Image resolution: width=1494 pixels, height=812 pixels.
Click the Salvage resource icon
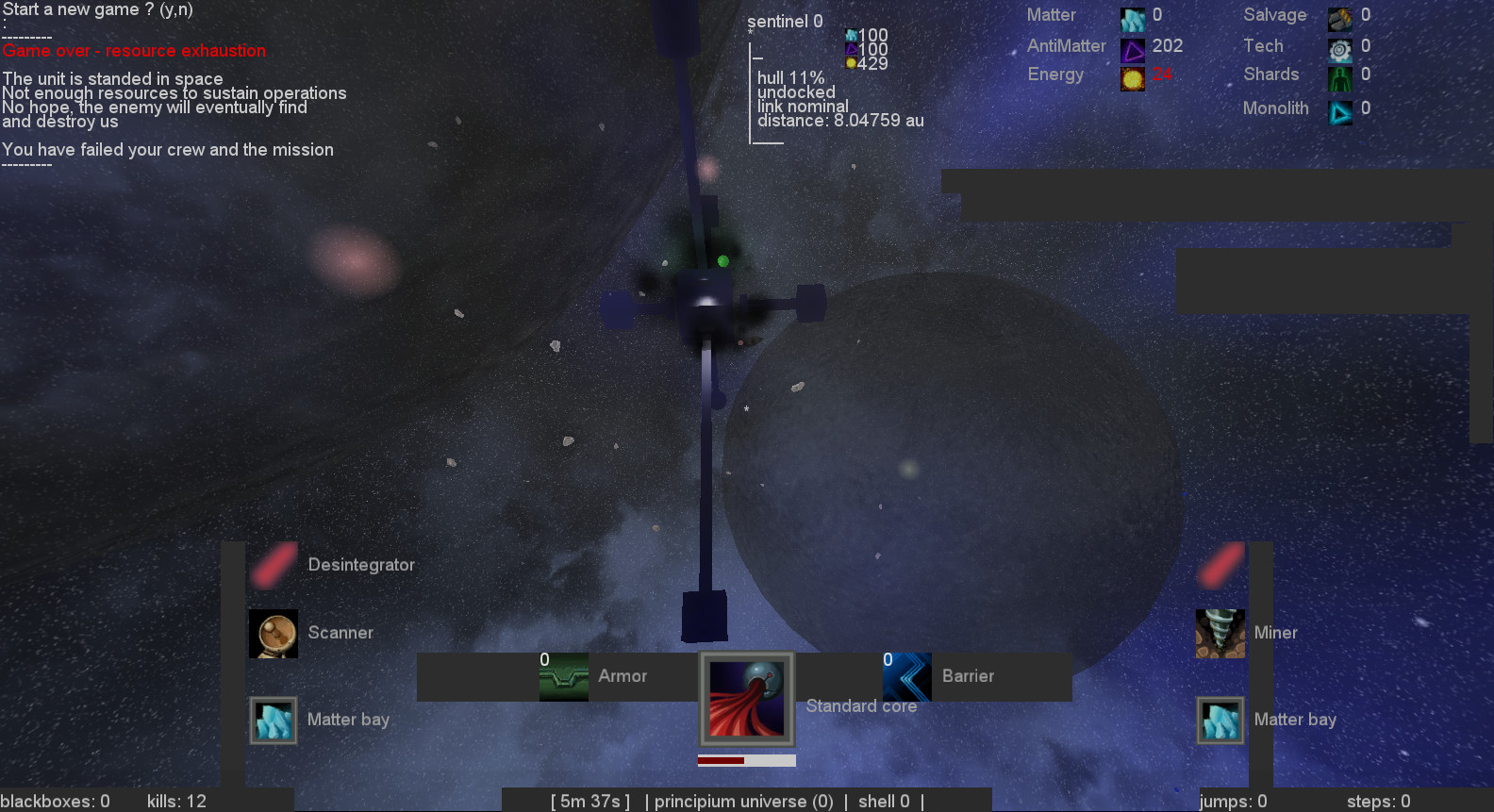point(1339,17)
